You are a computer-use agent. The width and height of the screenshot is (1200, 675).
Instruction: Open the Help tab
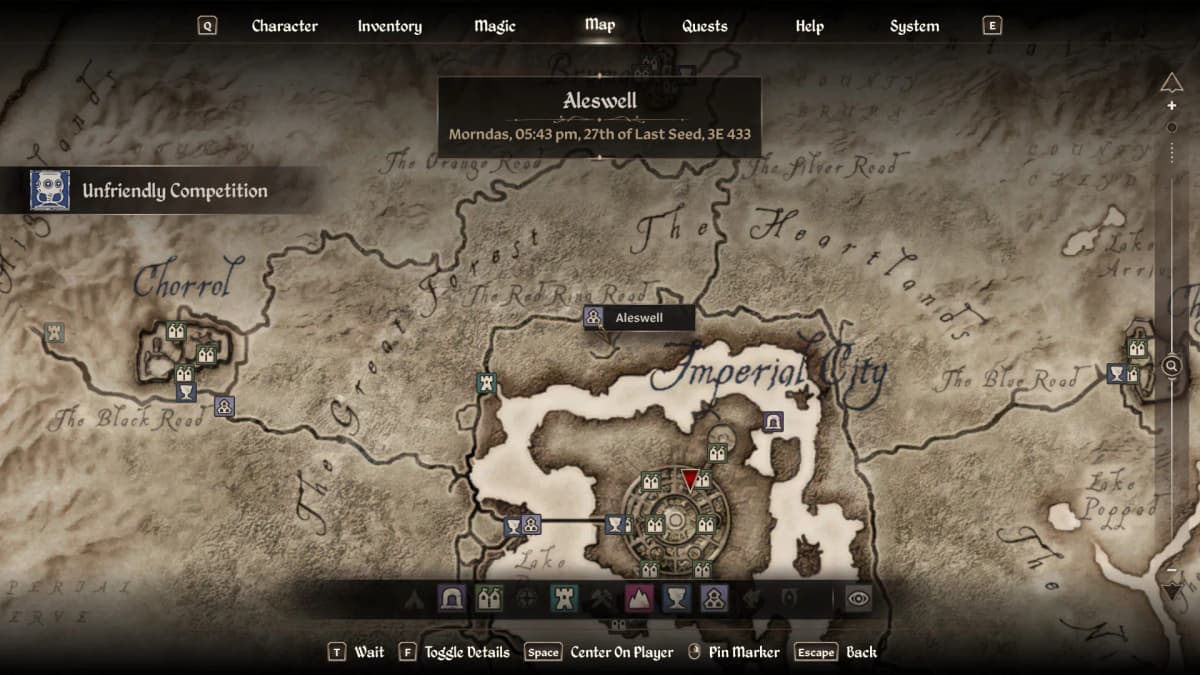click(x=809, y=26)
